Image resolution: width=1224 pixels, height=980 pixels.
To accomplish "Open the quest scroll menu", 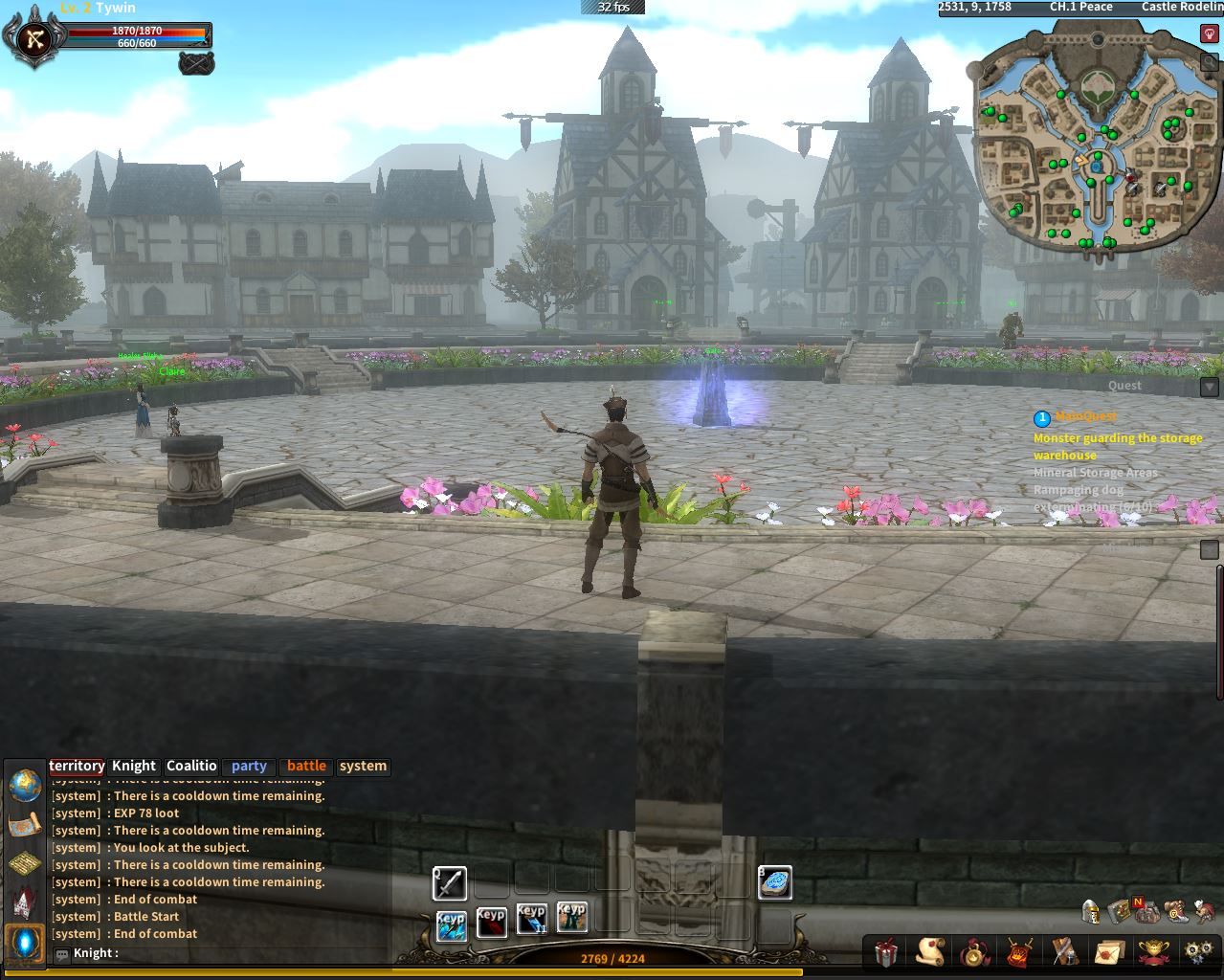I will coord(929,952).
